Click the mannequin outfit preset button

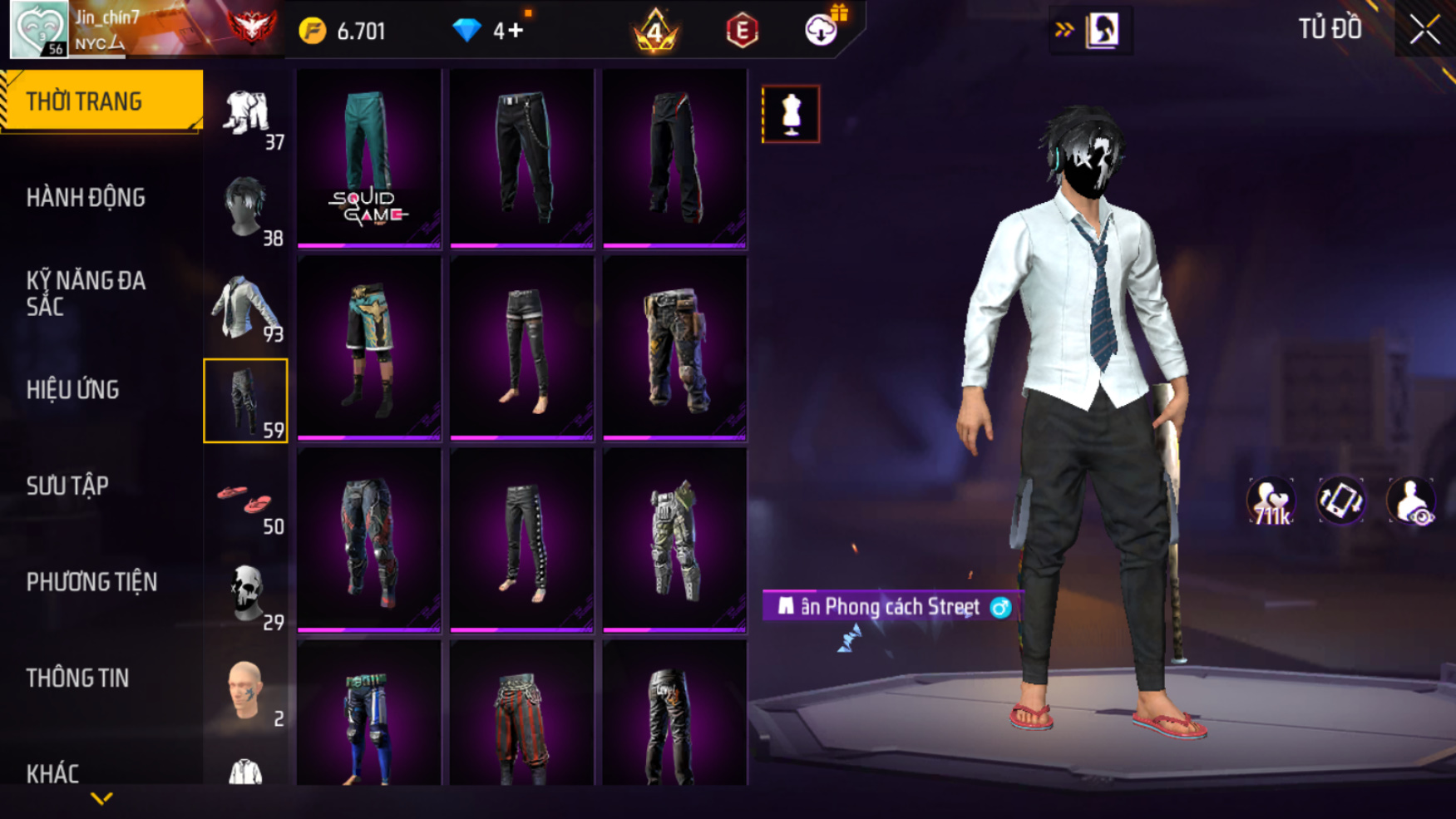click(790, 114)
